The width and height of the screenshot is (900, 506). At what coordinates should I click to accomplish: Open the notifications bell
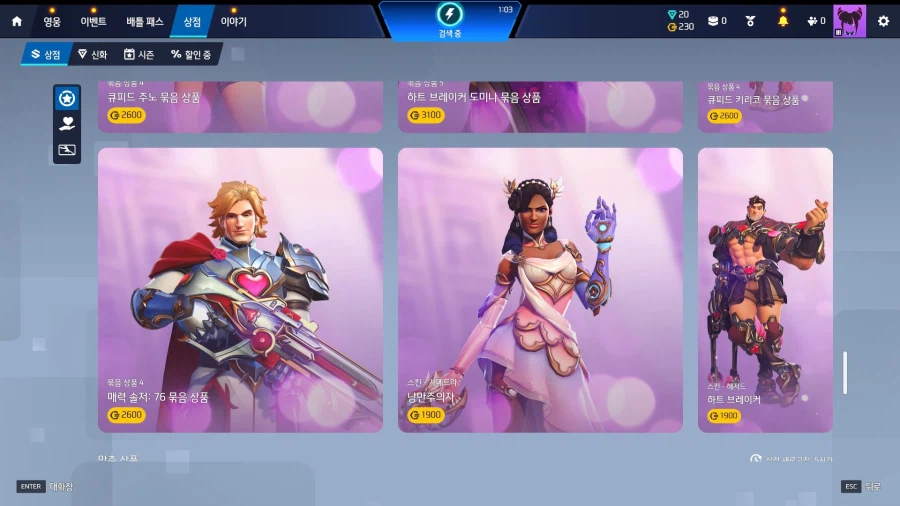pos(783,21)
